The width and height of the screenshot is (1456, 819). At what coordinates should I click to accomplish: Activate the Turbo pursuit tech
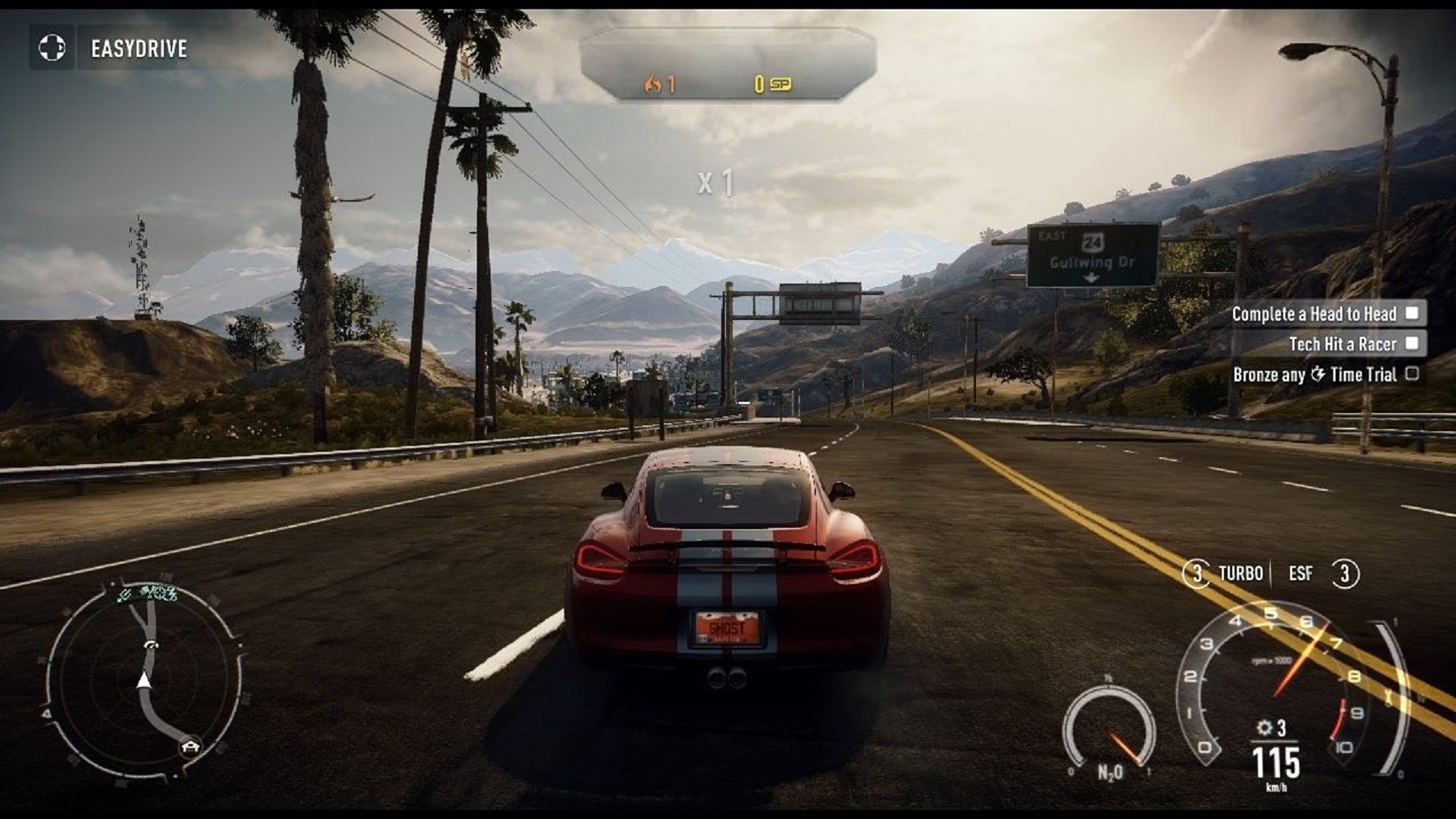click(x=1225, y=573)
